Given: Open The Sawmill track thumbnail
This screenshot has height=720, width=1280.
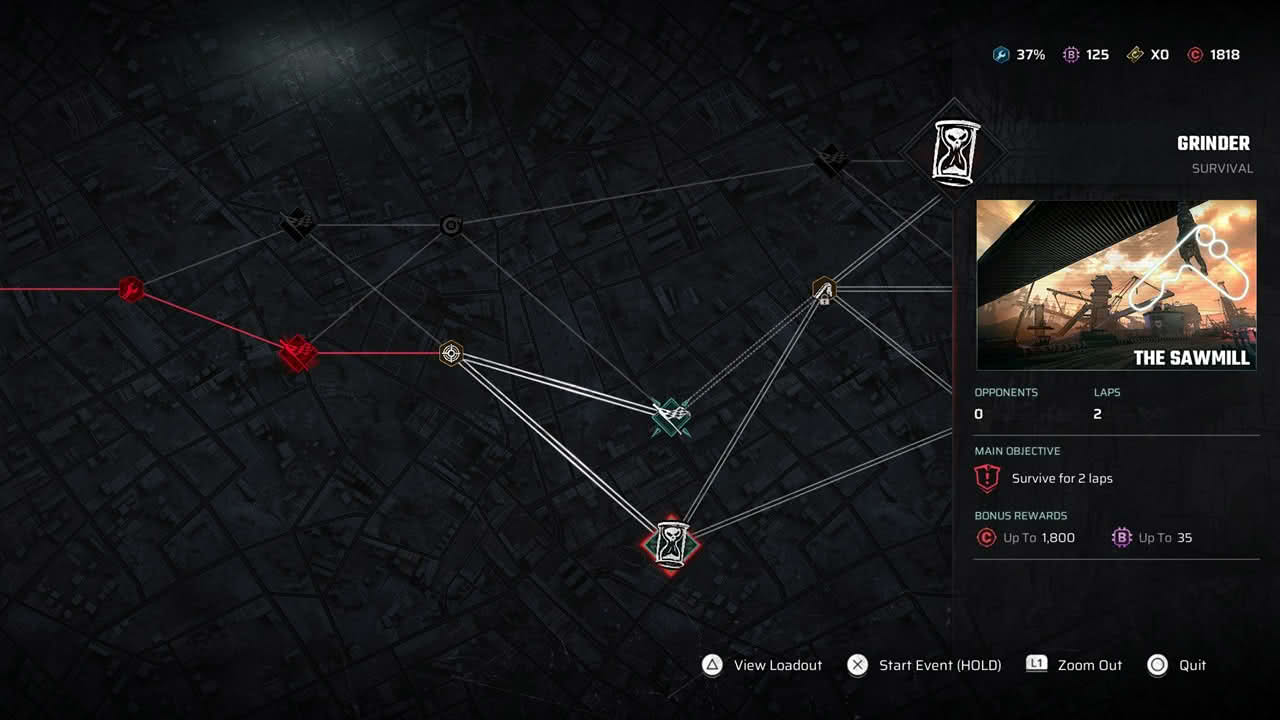Looking at the screenshot, I should 1116,285.
